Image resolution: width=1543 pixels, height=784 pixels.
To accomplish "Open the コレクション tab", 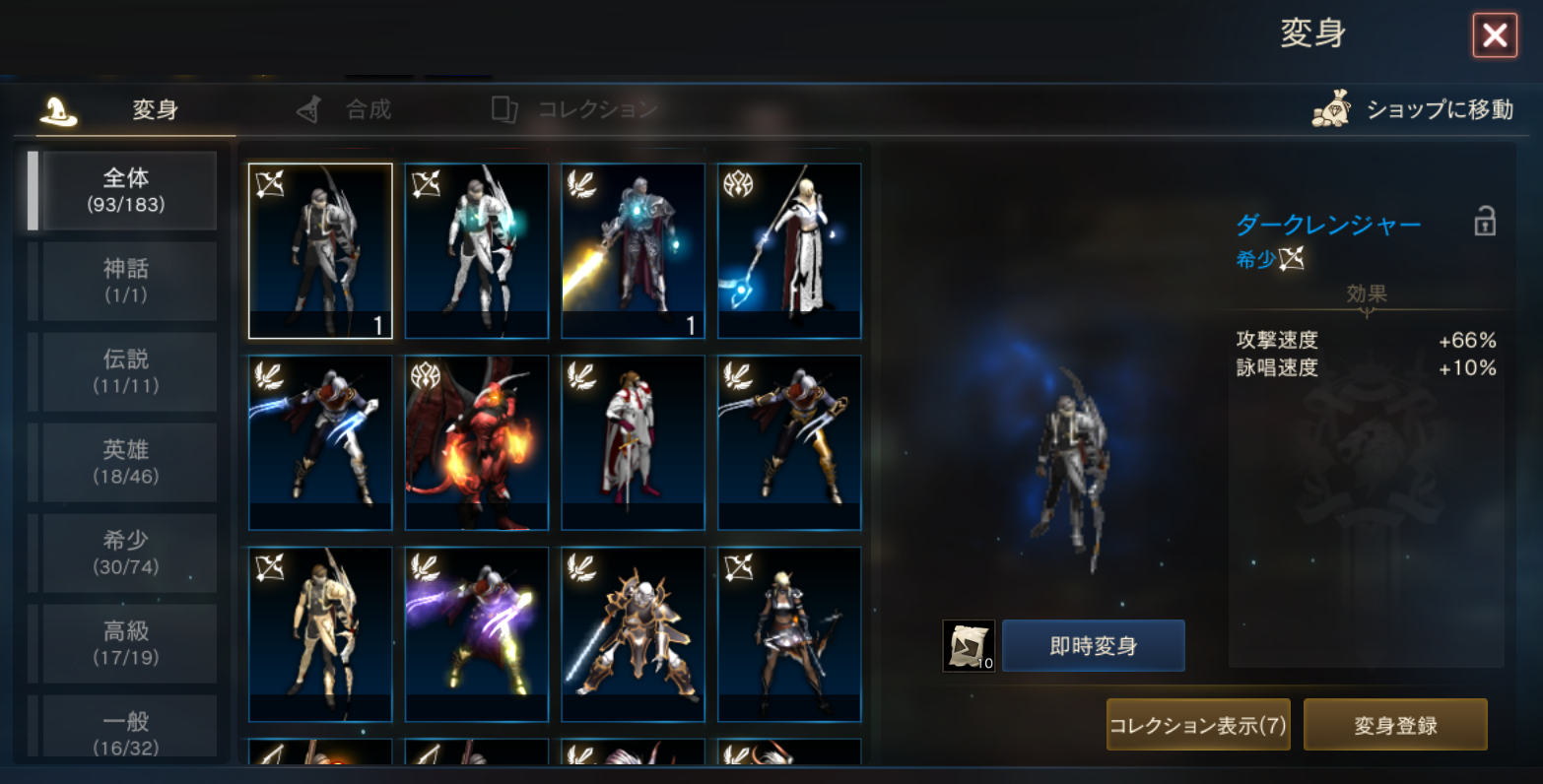I will pos(576,109).
